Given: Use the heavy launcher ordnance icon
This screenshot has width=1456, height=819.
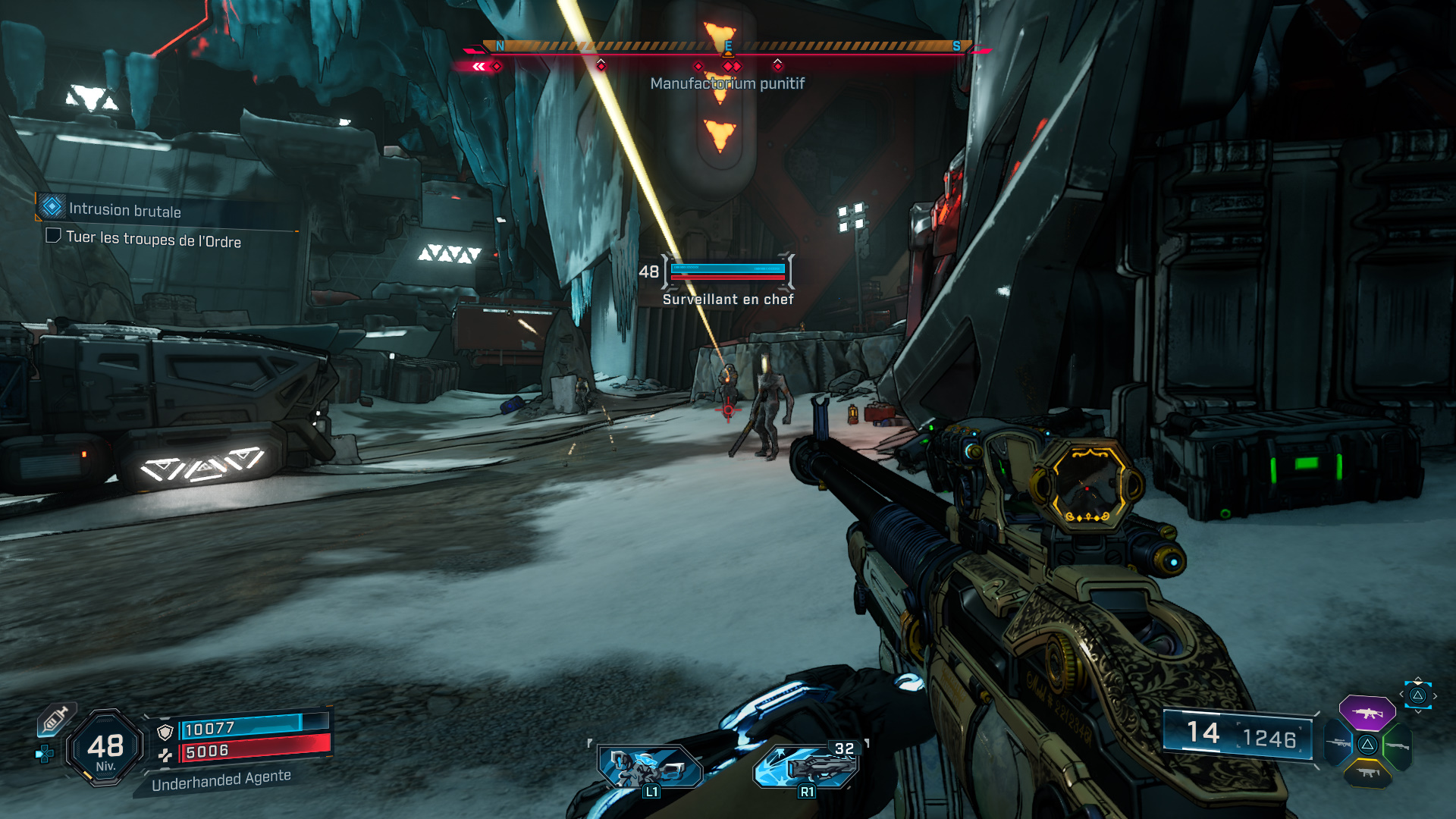Looking at the screenshot, I should pos(806,766).
